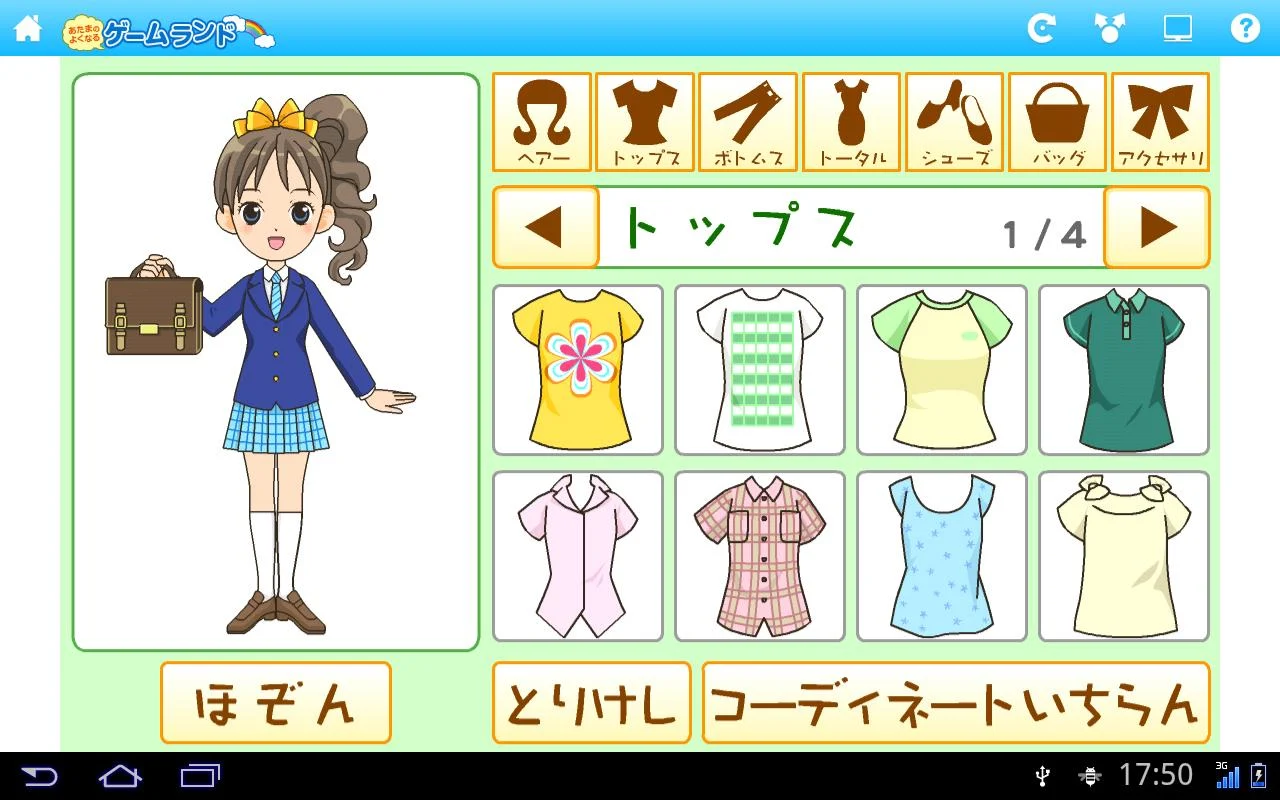
Task: Click the monitor icon in the top bar
Action: (x=1177, y=29)
